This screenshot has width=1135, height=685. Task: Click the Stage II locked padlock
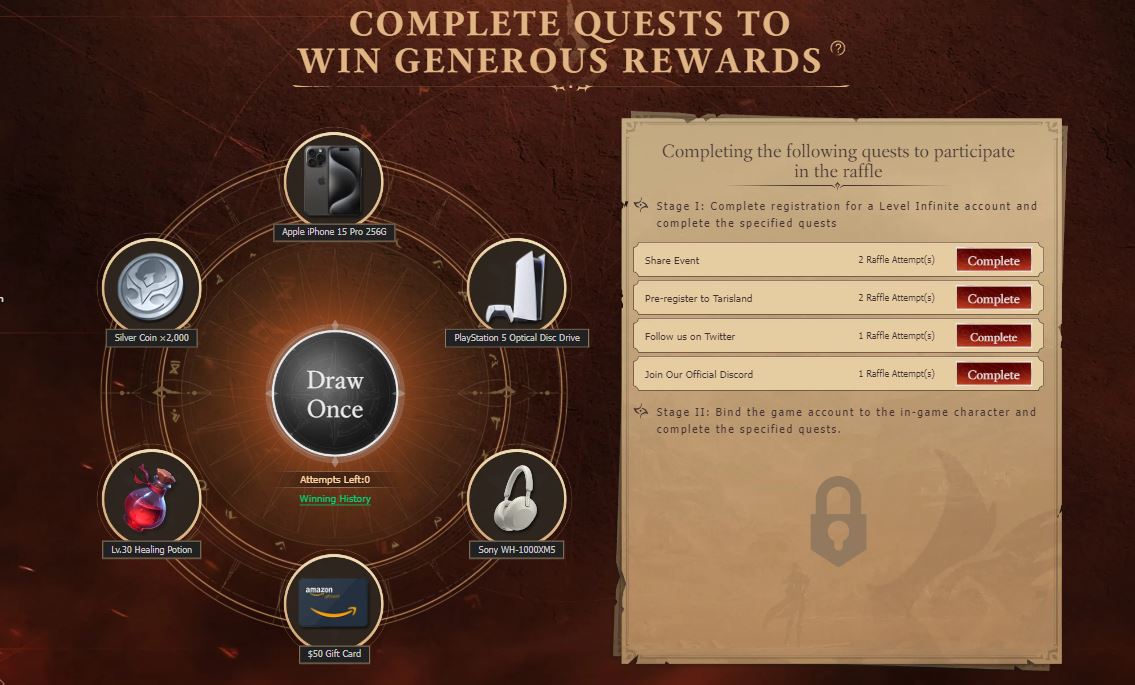tap(838, 520)
